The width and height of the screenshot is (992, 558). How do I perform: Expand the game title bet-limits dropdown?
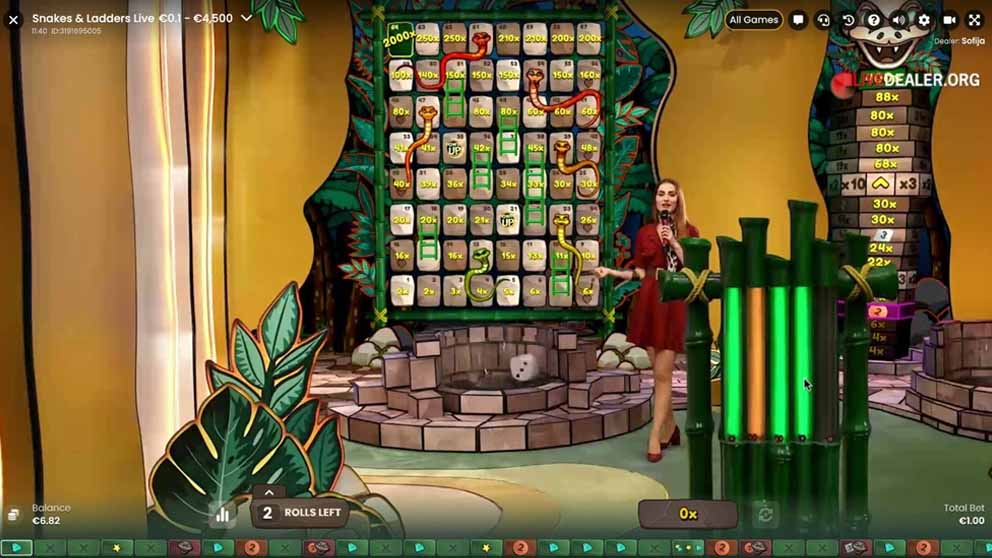[x=246, y=18]
